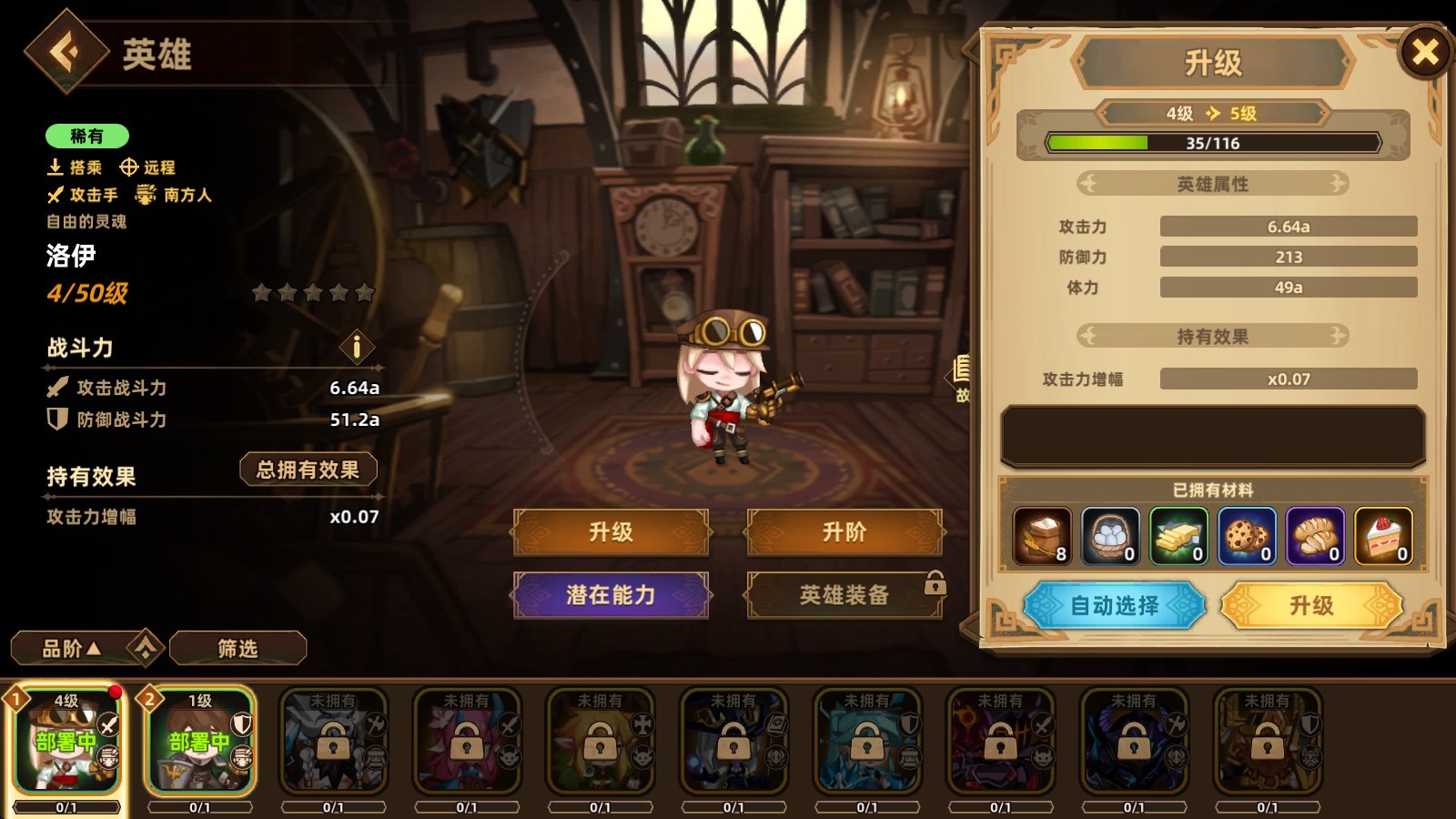Click the 35/116 experience progress bar
This screenshot has width=1456, height=819.
point(1213,143)
